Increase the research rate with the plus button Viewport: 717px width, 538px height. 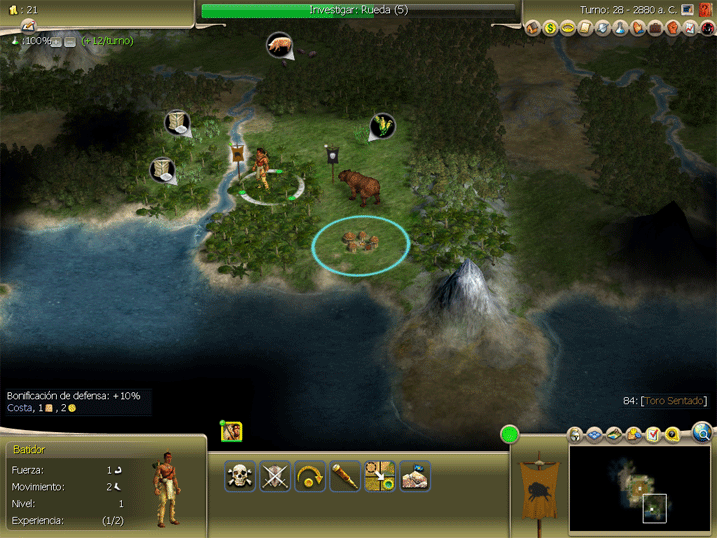coord(58,41)
